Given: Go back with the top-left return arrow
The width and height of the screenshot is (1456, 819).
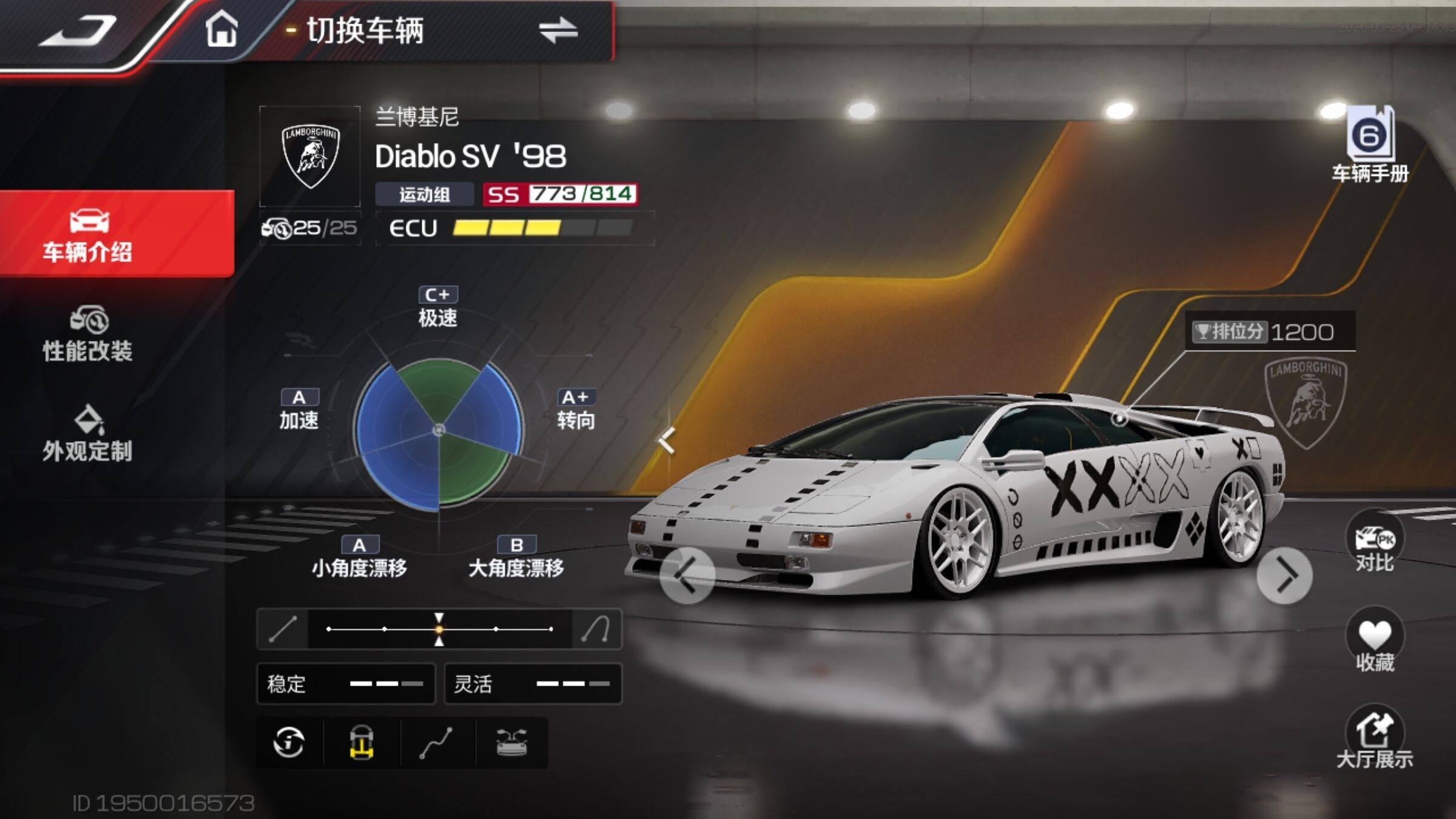Looking at the screenshot, I should click(x=78, y=30).
